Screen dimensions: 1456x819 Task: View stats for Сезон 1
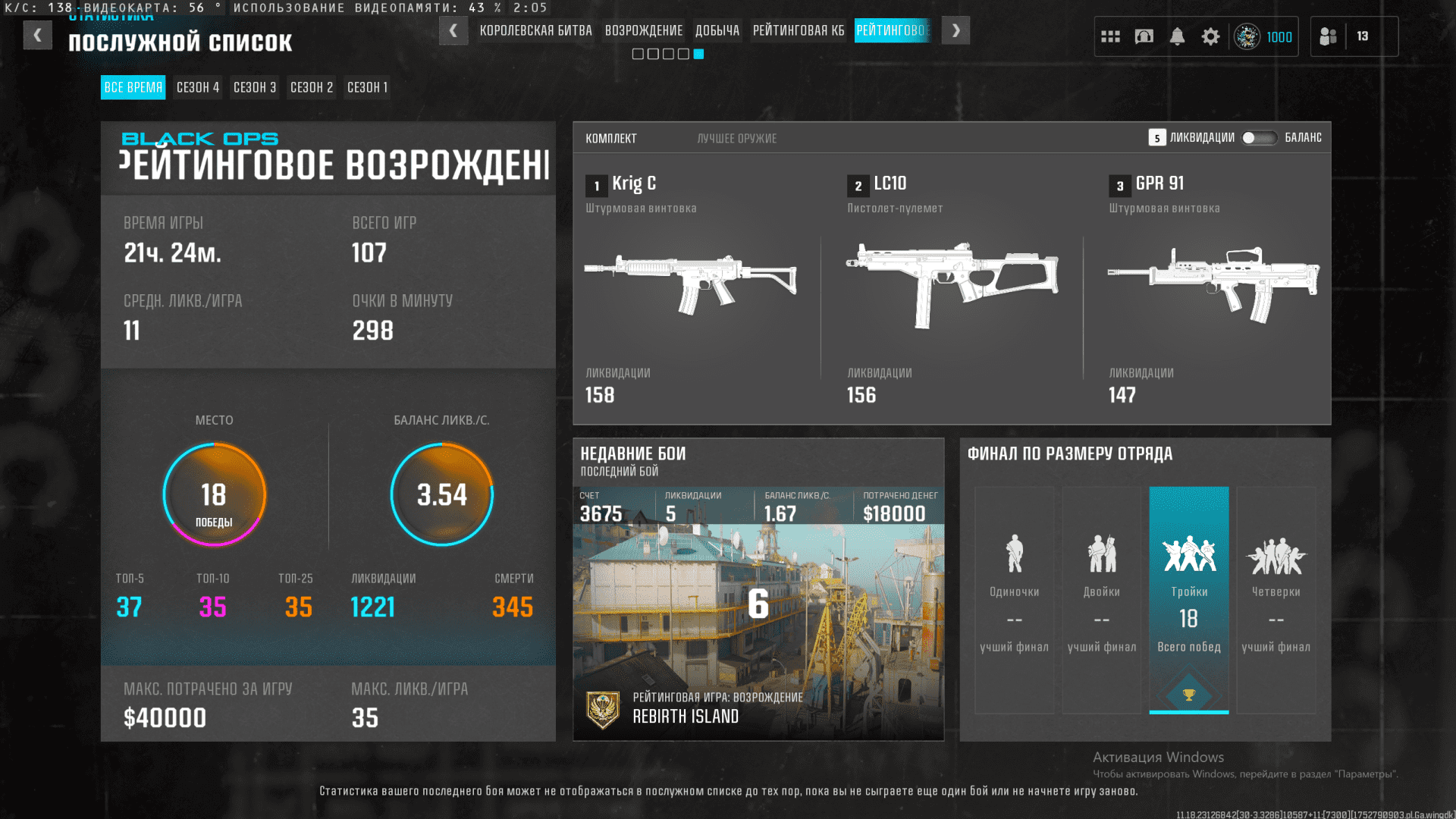pyautogui.click(x=367, y=87)
